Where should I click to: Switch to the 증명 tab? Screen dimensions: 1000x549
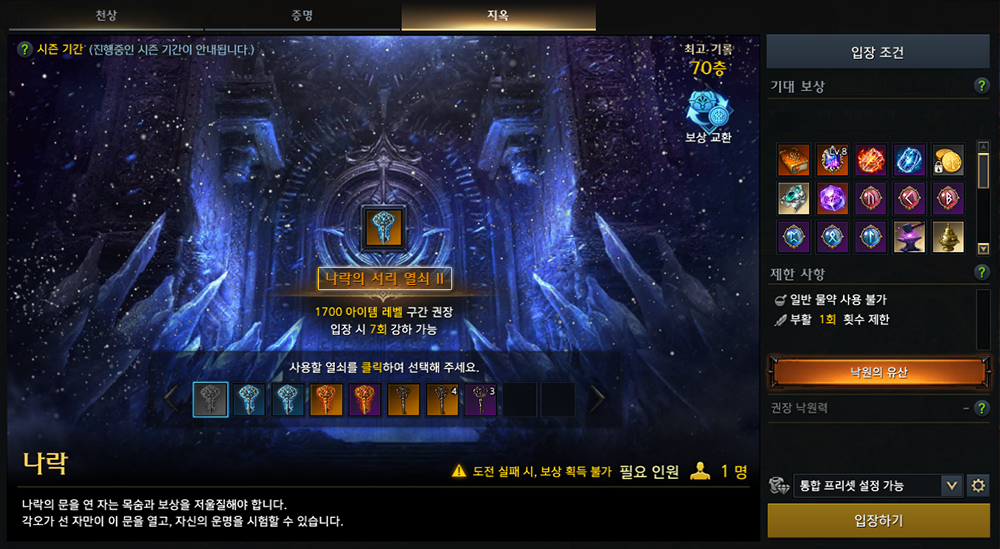[303, 16]
